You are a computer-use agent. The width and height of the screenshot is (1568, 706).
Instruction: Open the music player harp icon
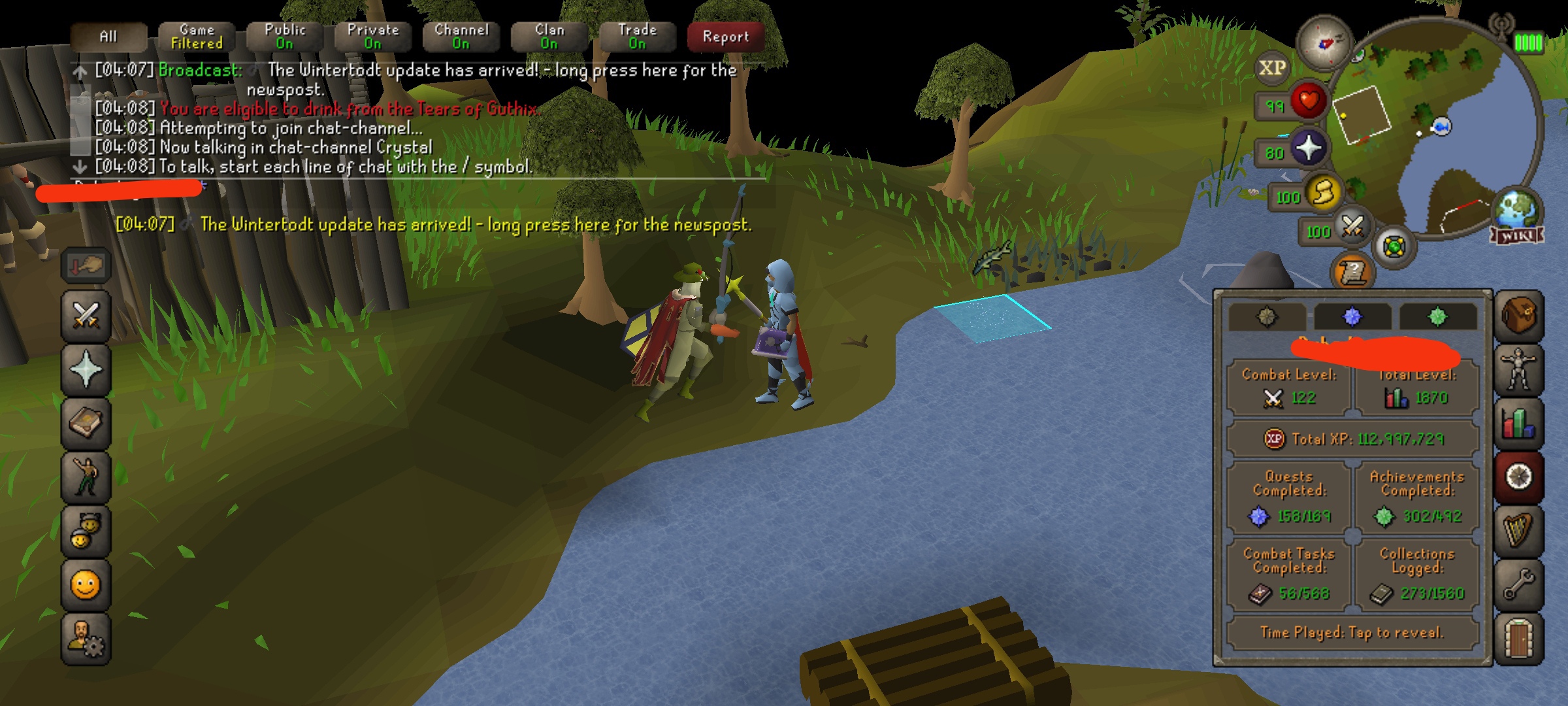1519,530
